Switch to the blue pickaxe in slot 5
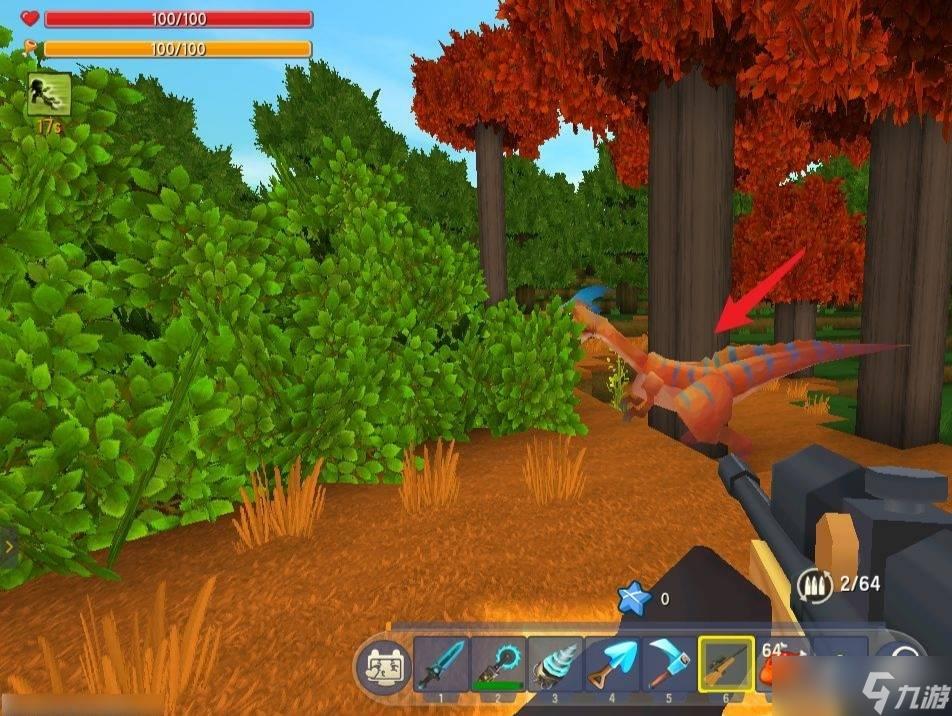952x716 pixels. tap(669, 664)
